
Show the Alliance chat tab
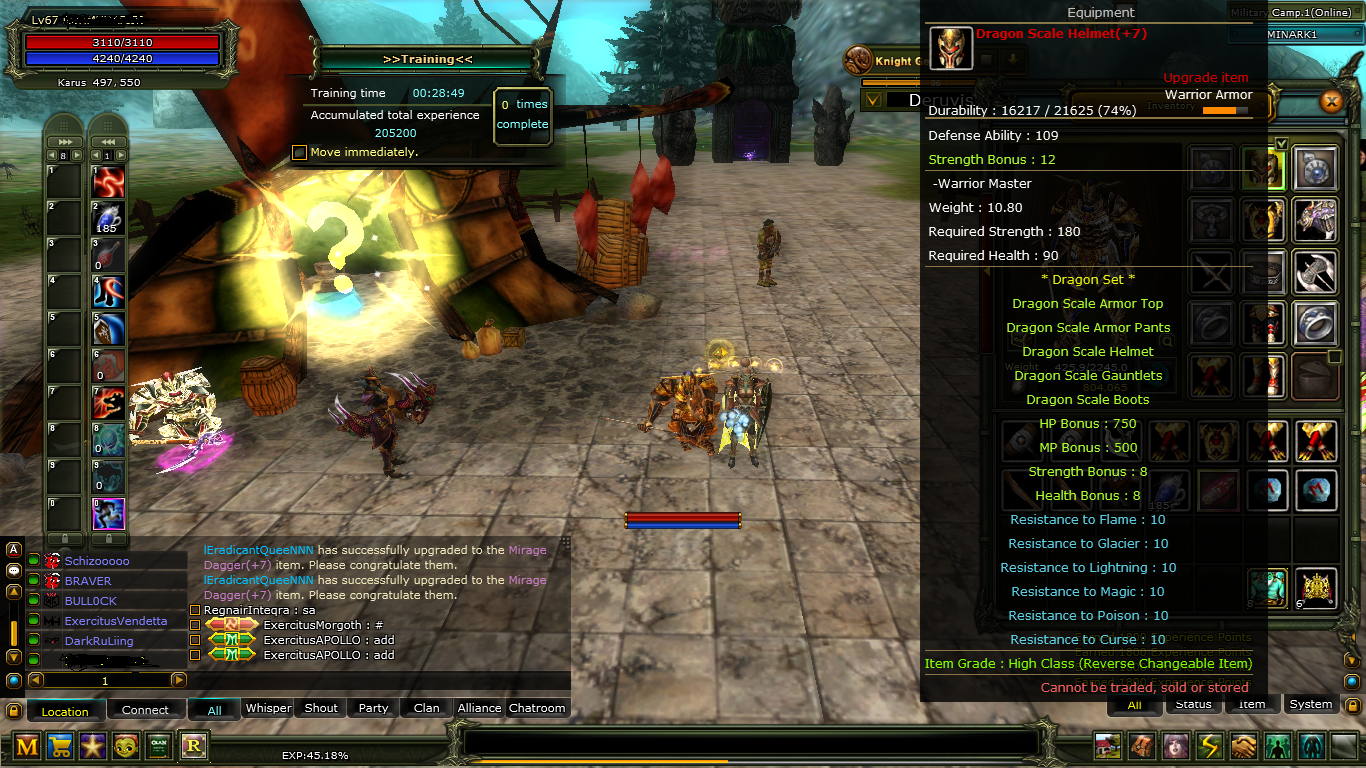tap(479, 708)
